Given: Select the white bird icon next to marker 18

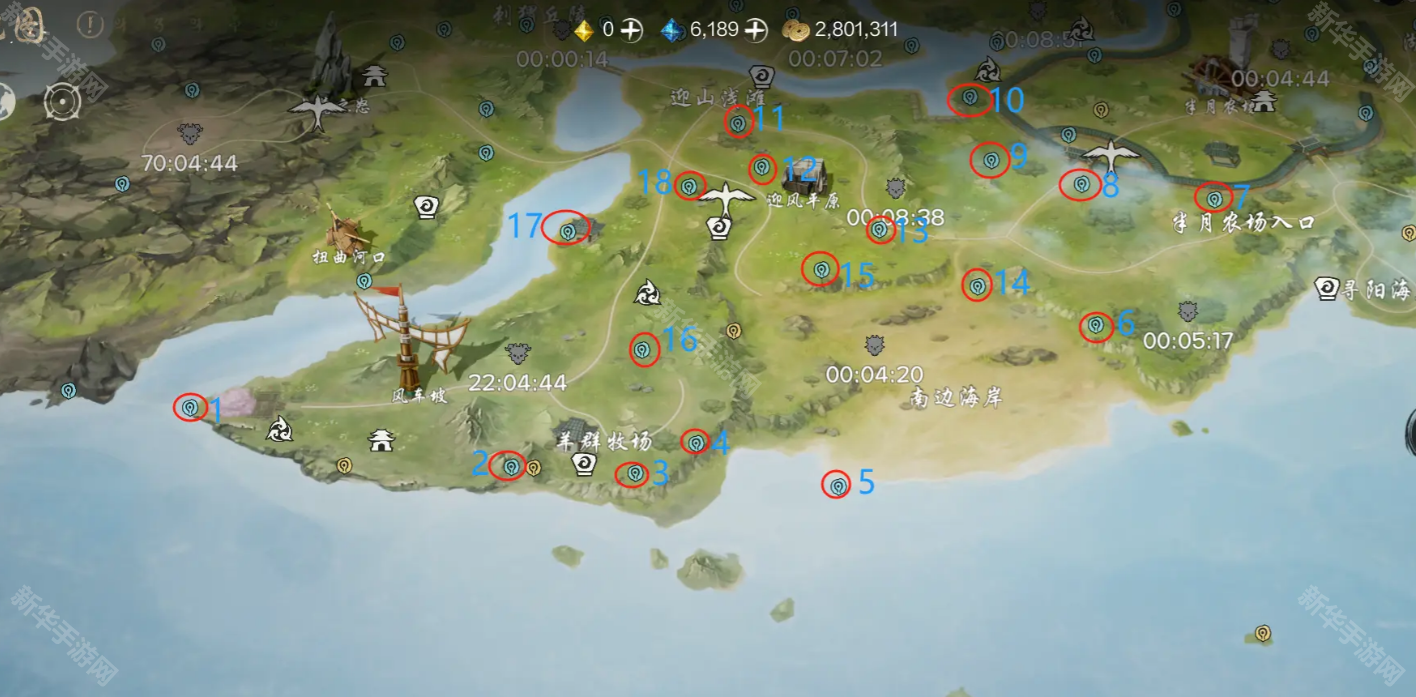Looking at the screenshot, I should click(x=728, y=197).
